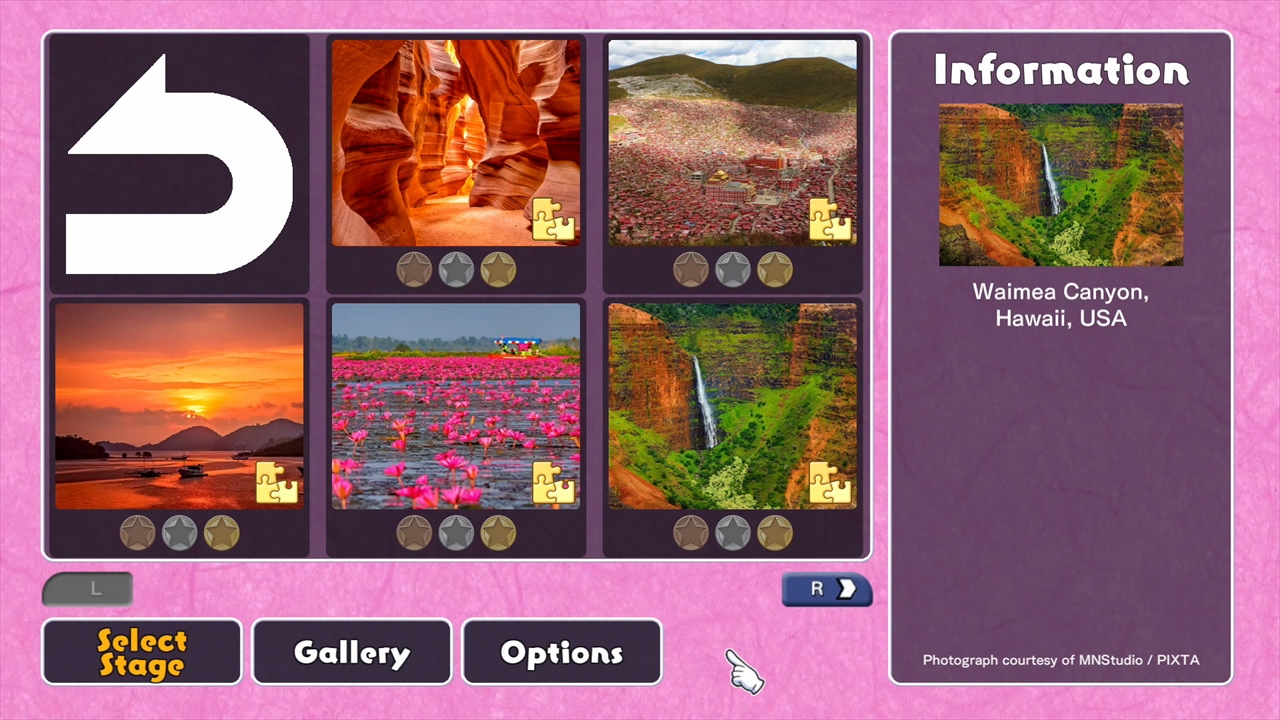Click jigsaw piece badge on sunset harbor puzzle
This screenshot has width=1280, height=720.
click(x=276, y=482)
